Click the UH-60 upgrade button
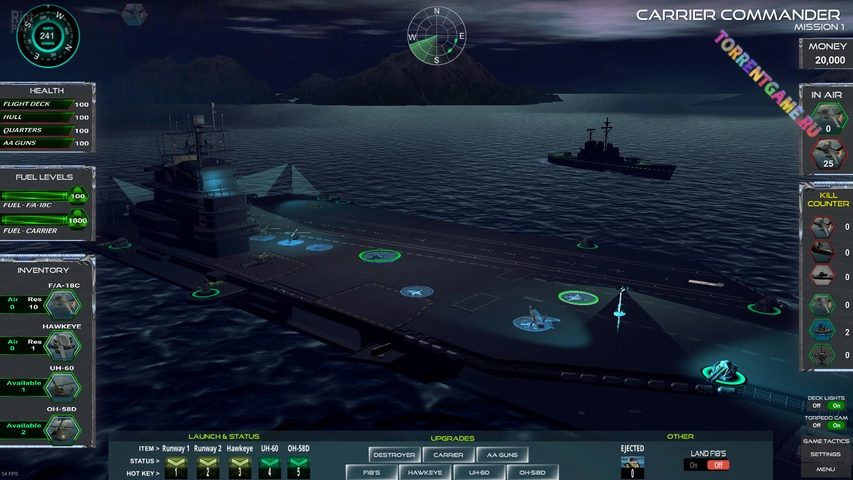This screenshot has width=853, height=480. (x=478, y=472)
